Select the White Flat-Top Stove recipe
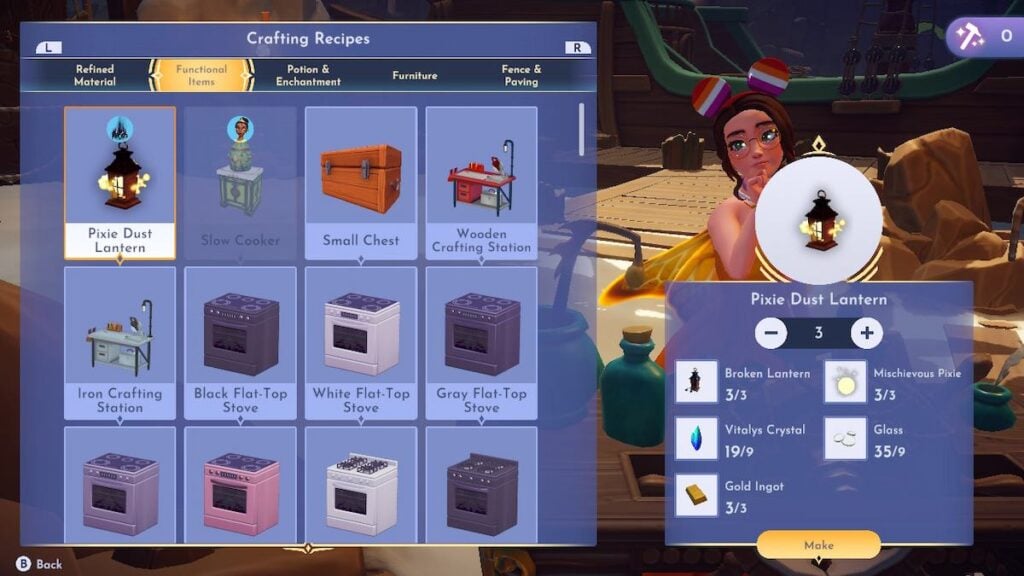The height and width of the screenshot is (576, 1024). pos(361,342)
